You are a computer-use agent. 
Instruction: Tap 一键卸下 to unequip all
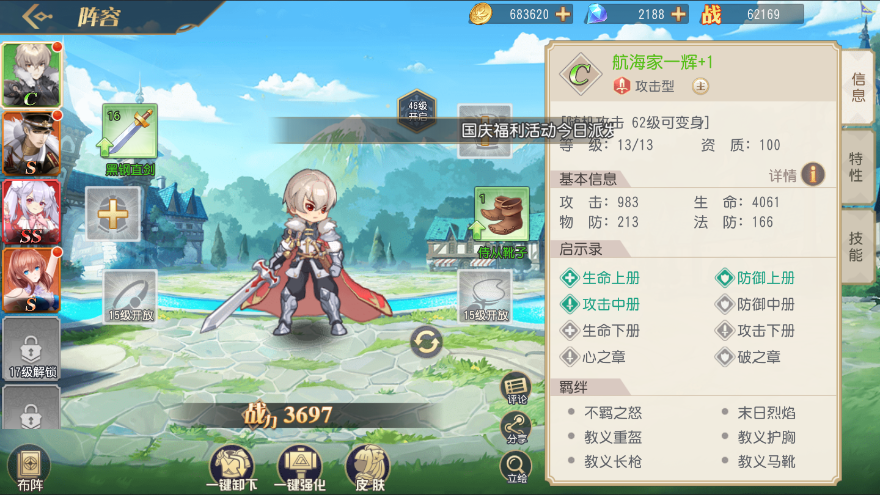click(x=231, y=467)
